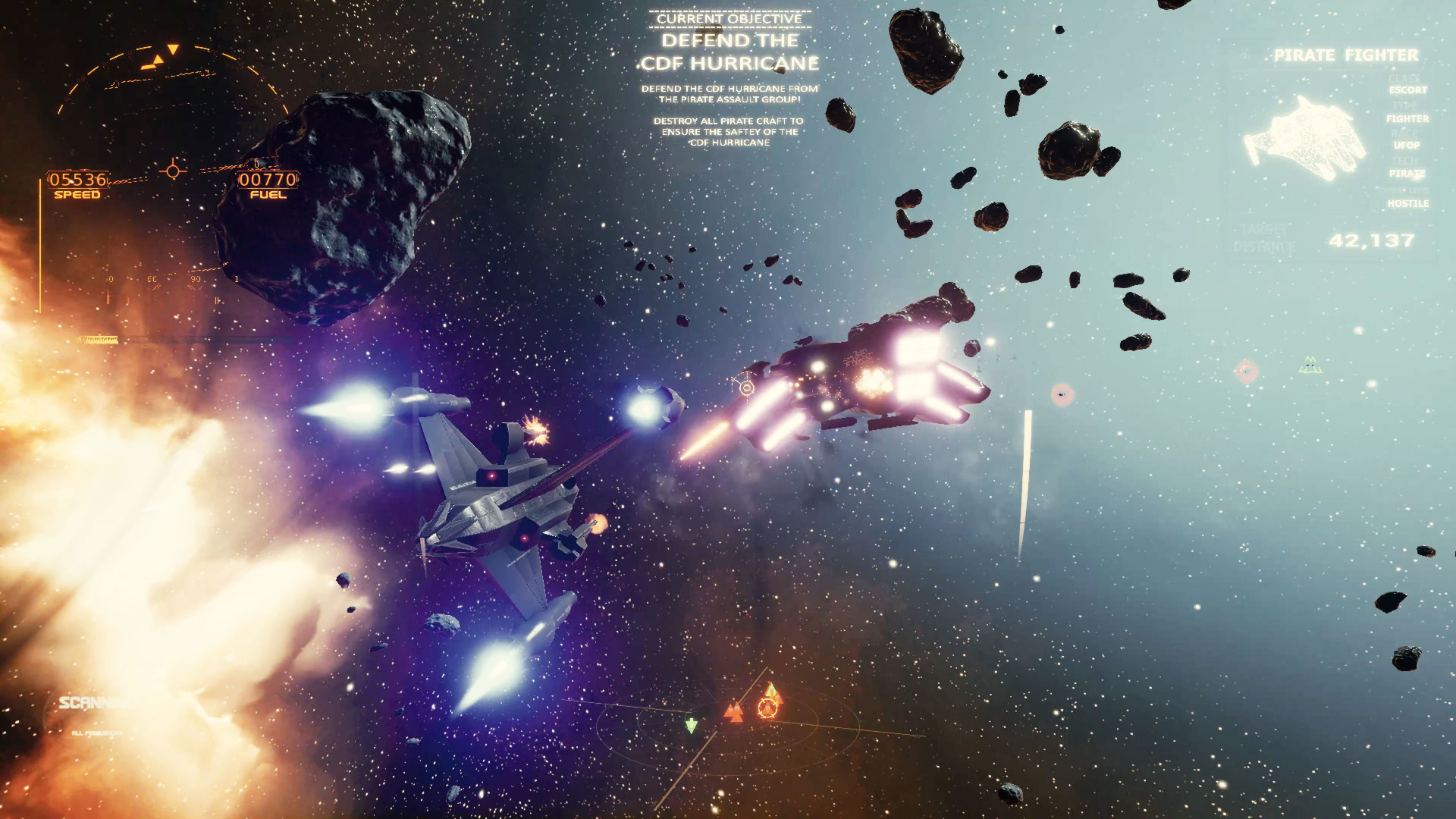Click the DEFEND THE CDF HURRICANE title
The height and width of the screenshot is (819, 1456).
click(x=730, y=51)
